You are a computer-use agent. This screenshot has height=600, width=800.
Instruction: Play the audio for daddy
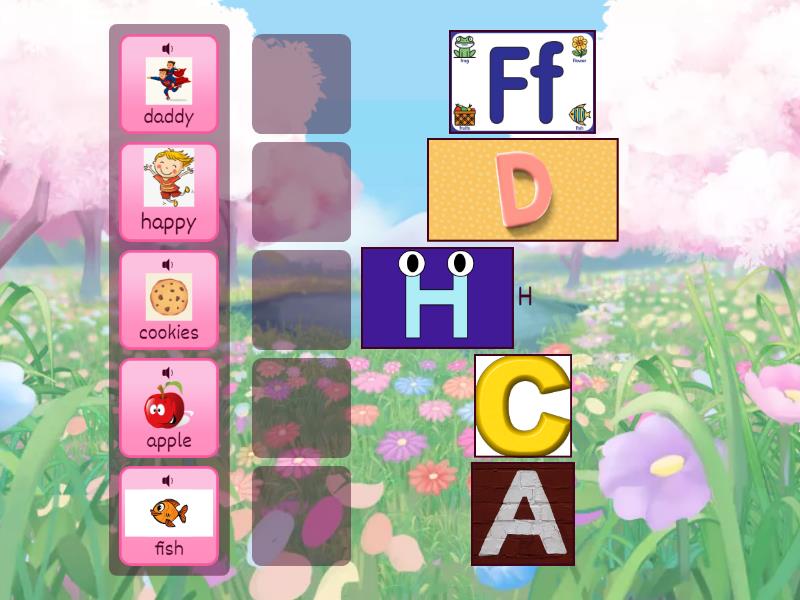(x=168, y=48)
